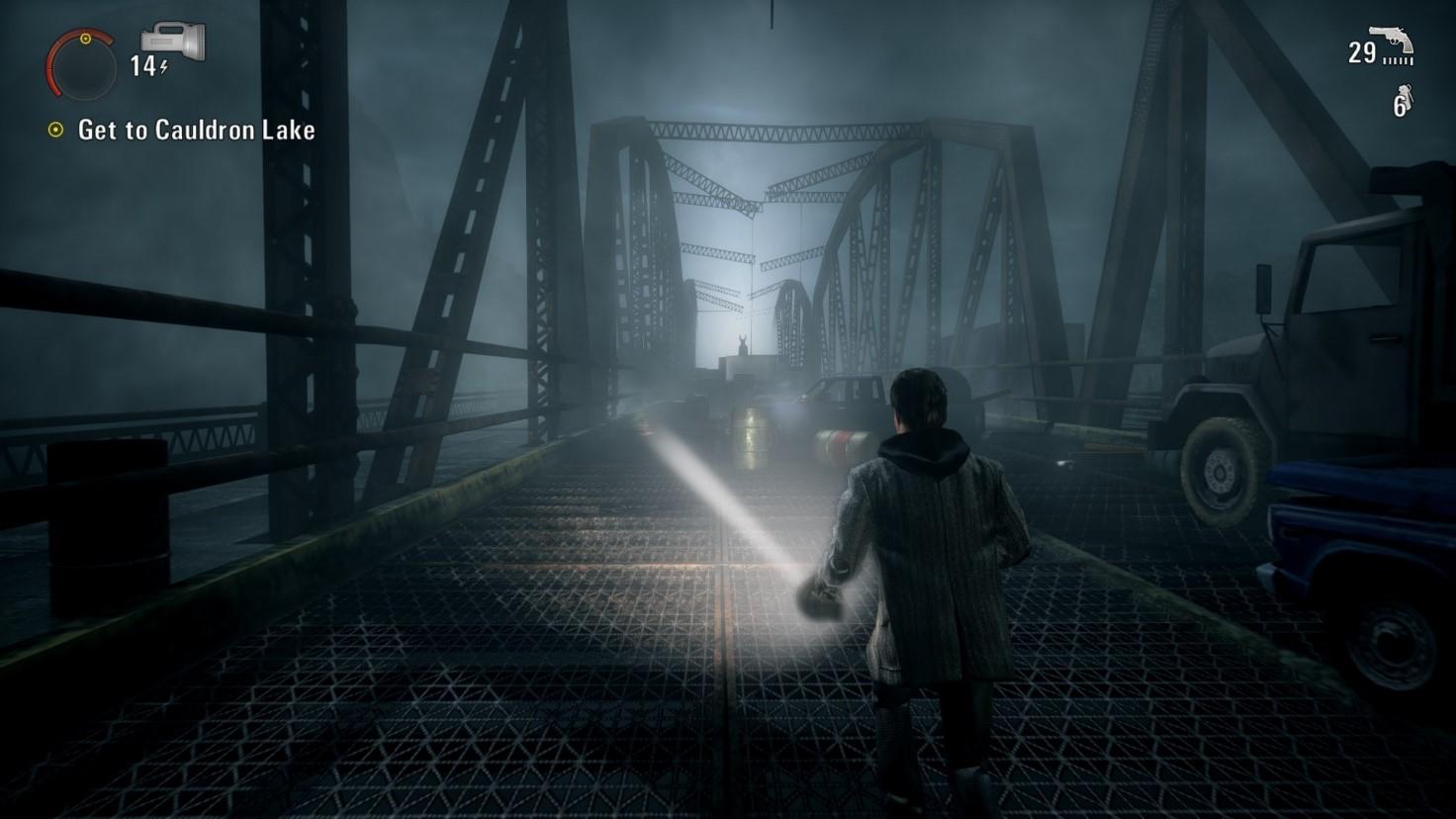
Task: Click the flashlight battery icon
Action: [x=173, y=42]
